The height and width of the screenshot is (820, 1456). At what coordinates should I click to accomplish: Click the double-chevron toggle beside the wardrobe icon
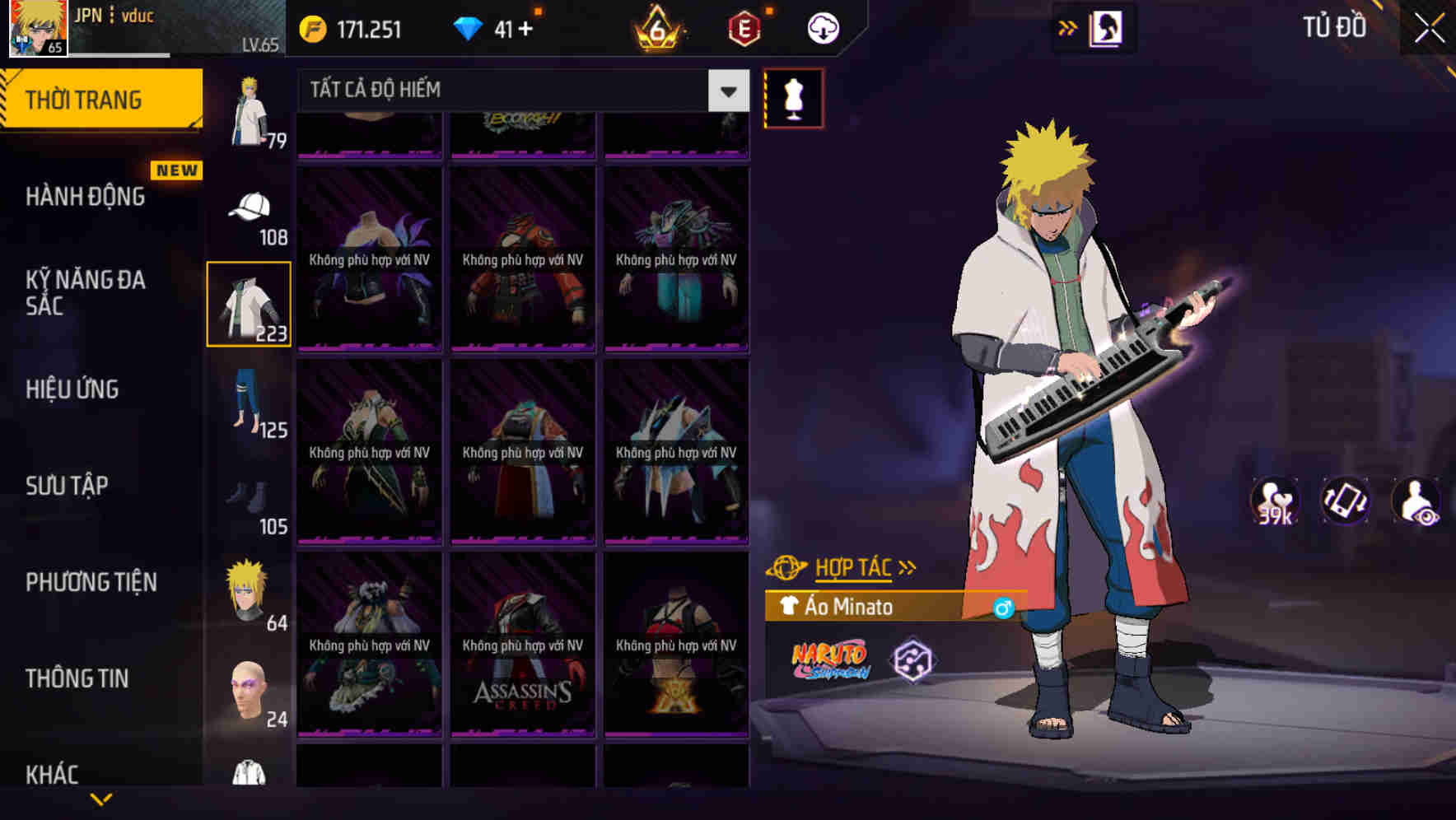(x=1067, y=27)
